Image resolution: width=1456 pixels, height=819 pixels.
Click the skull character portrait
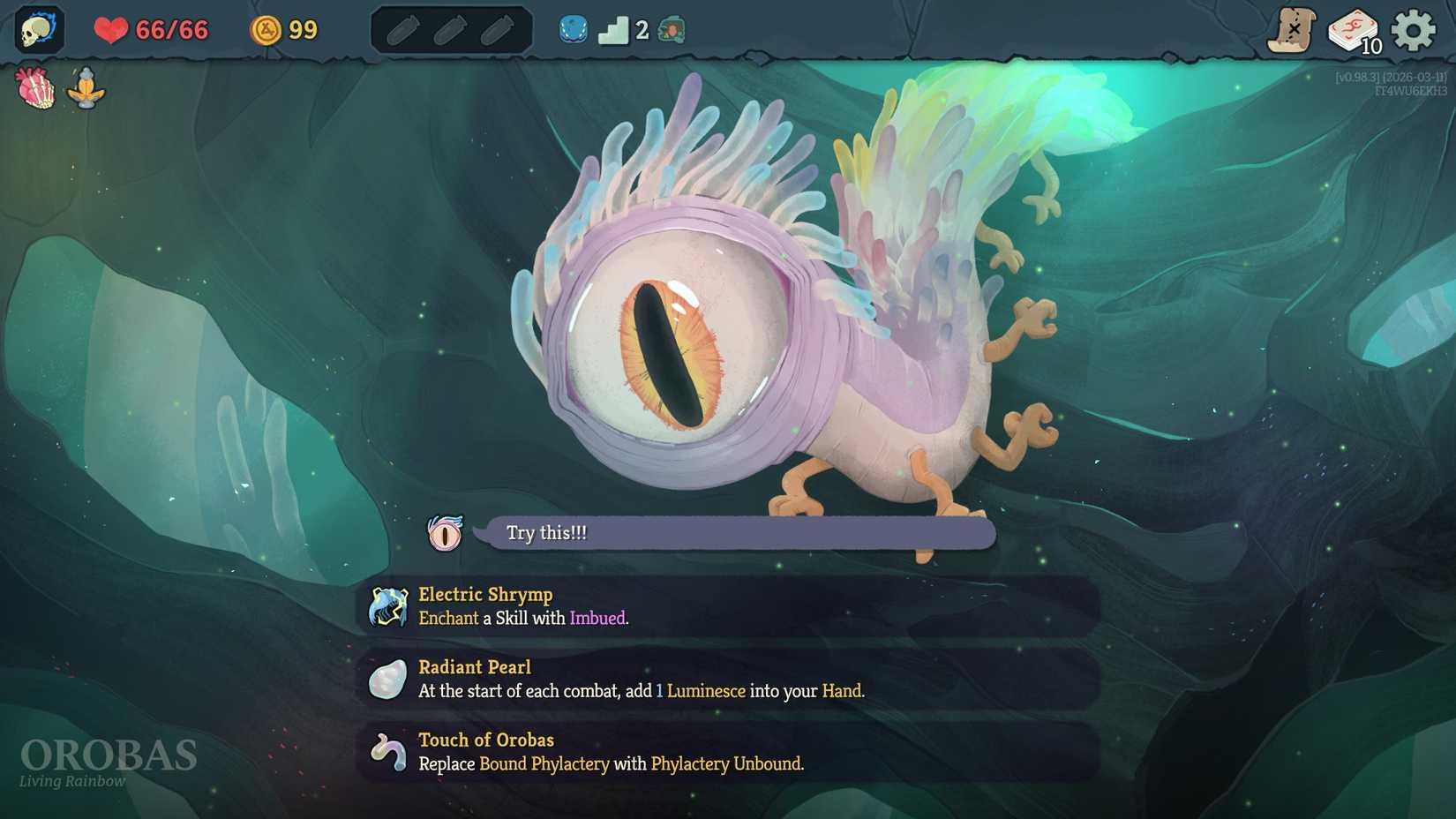(x=39, y=30)
